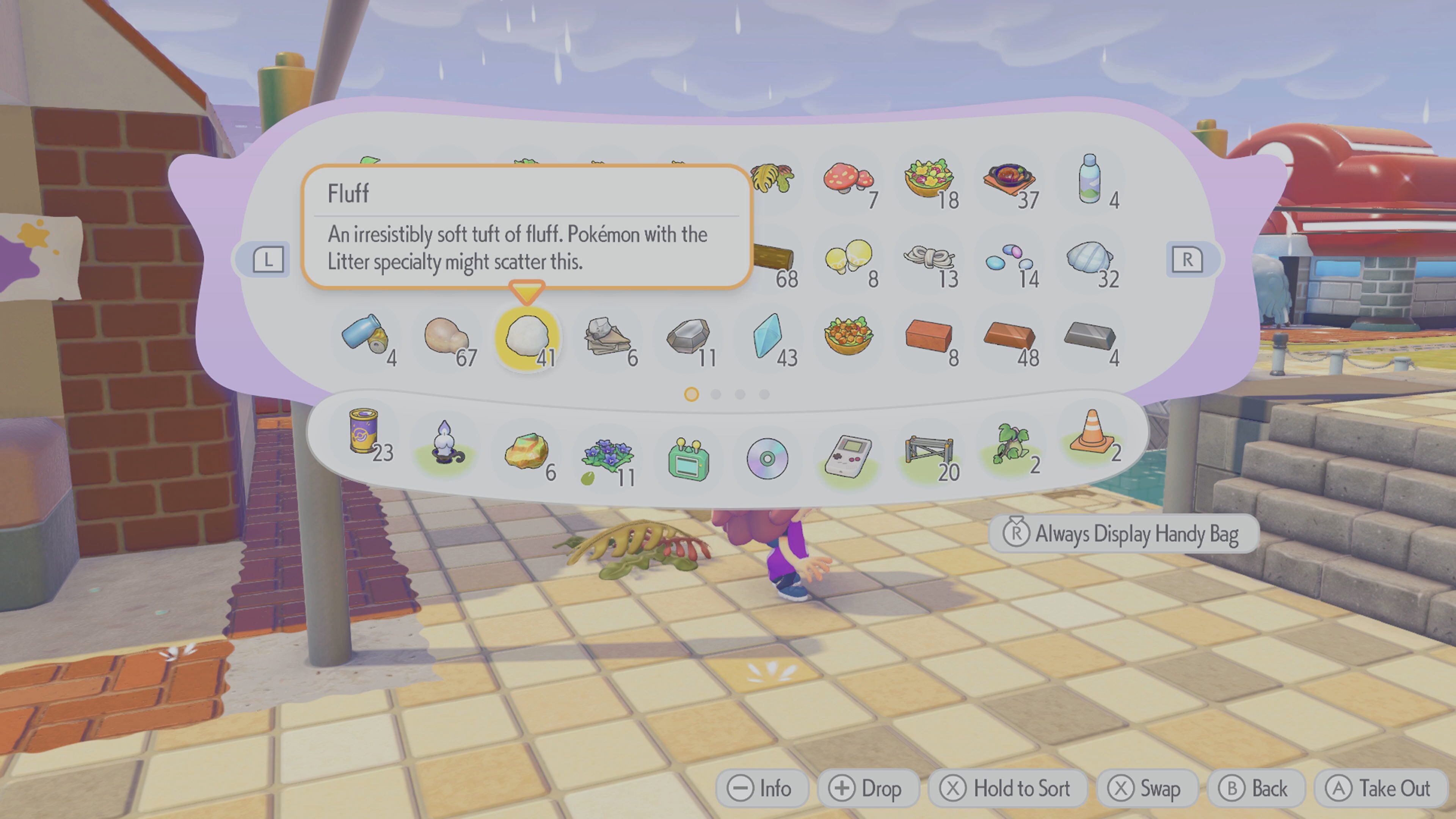Viewport: 1456px width, 819px height.
Task: Select the crumpled paper scraps item
Action: click(607, 337)
